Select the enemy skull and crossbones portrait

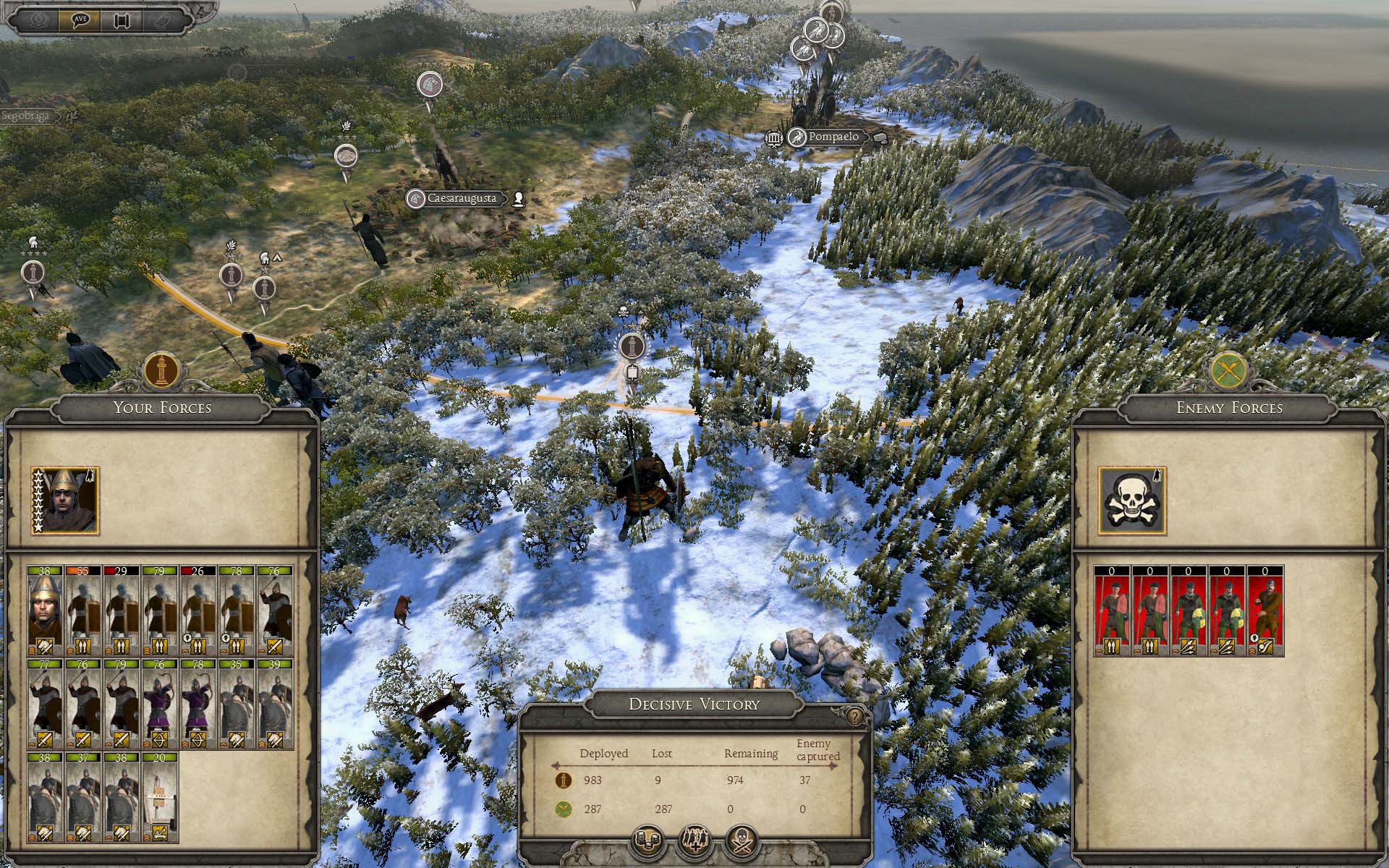[1131, 501]
